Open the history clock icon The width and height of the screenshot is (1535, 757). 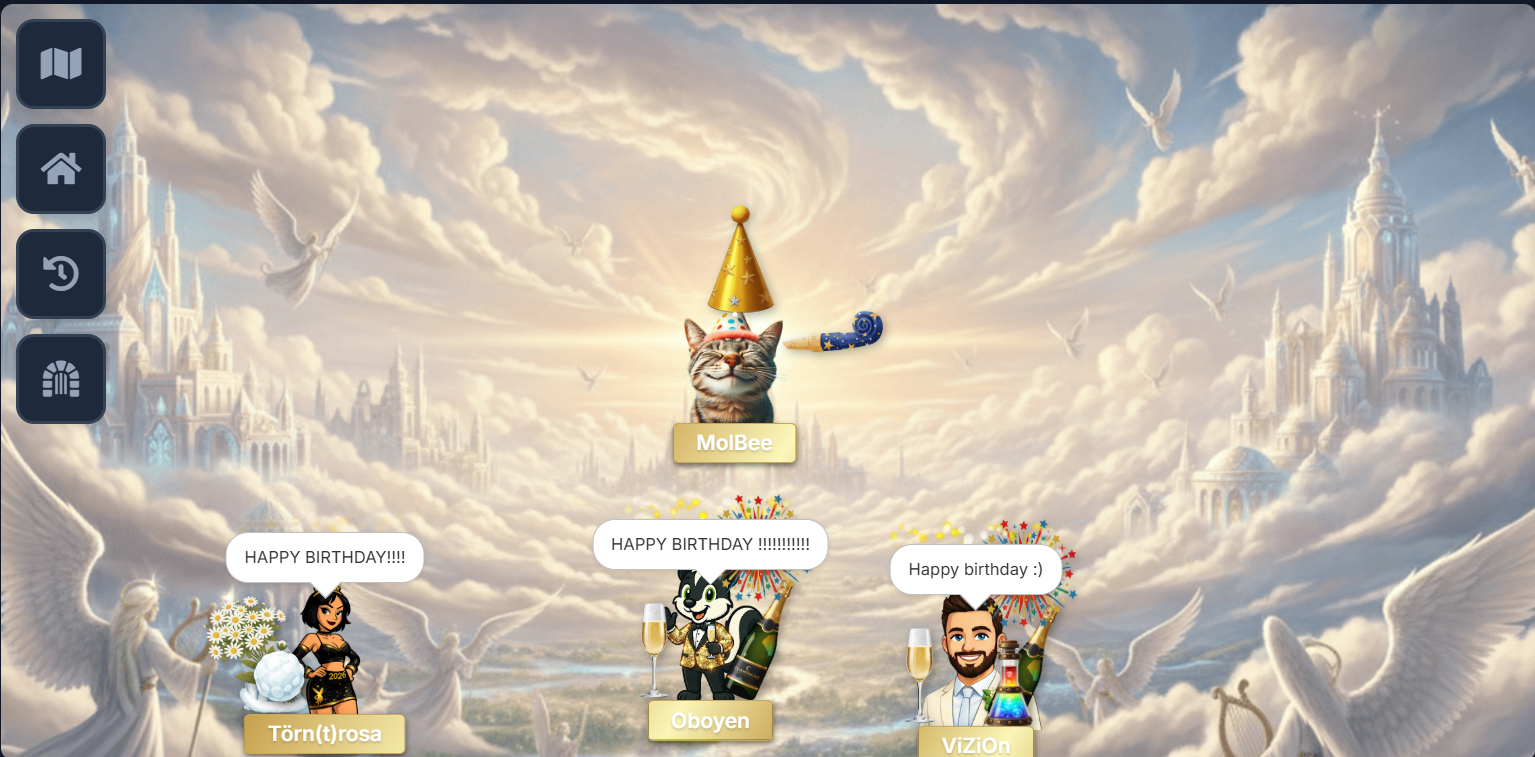61,274
